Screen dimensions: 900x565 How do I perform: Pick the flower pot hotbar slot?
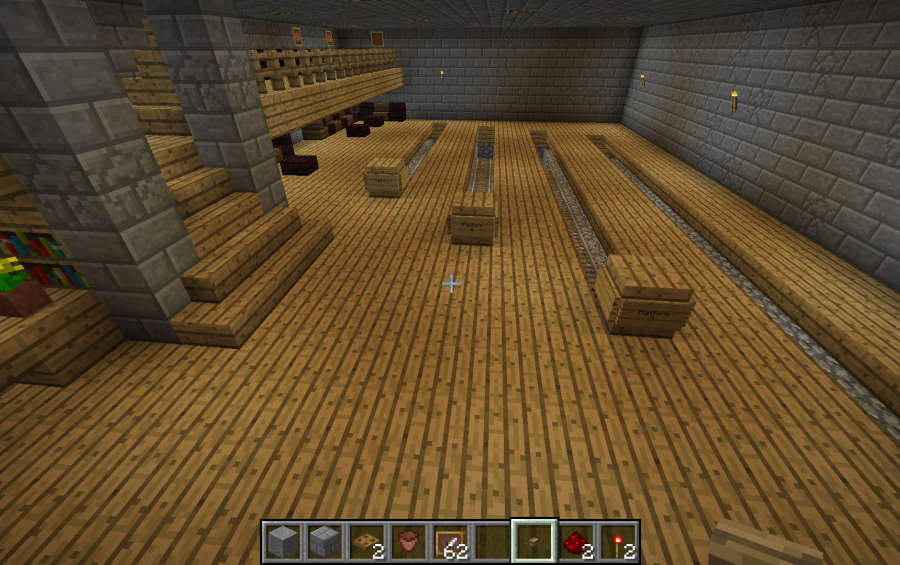pos(408,542)
